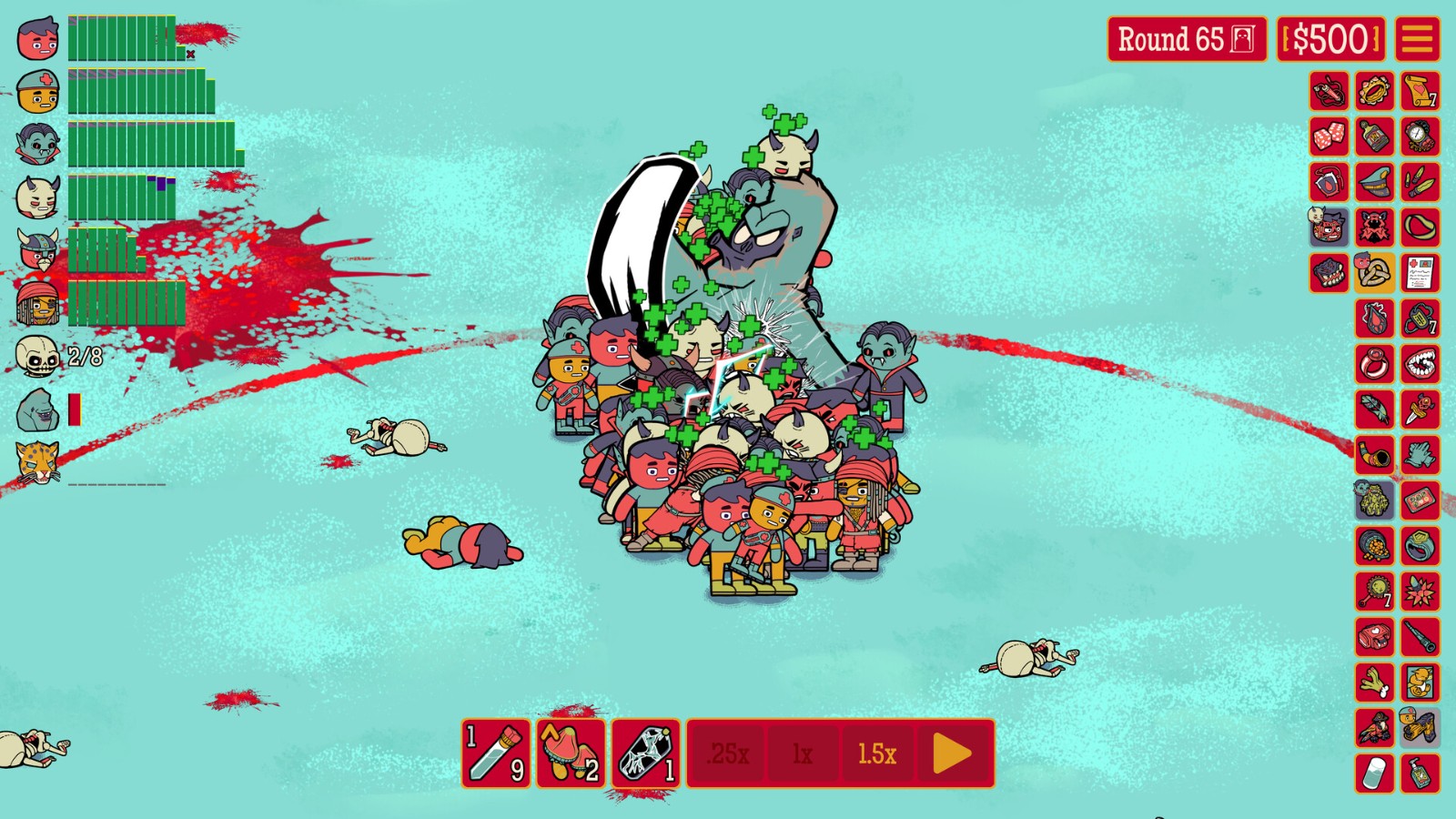The width and height of the screenshot is (1456, 819).
Task: Use the lightning coffin consumable
Action: pyautogui.click(x=645, y=753)
